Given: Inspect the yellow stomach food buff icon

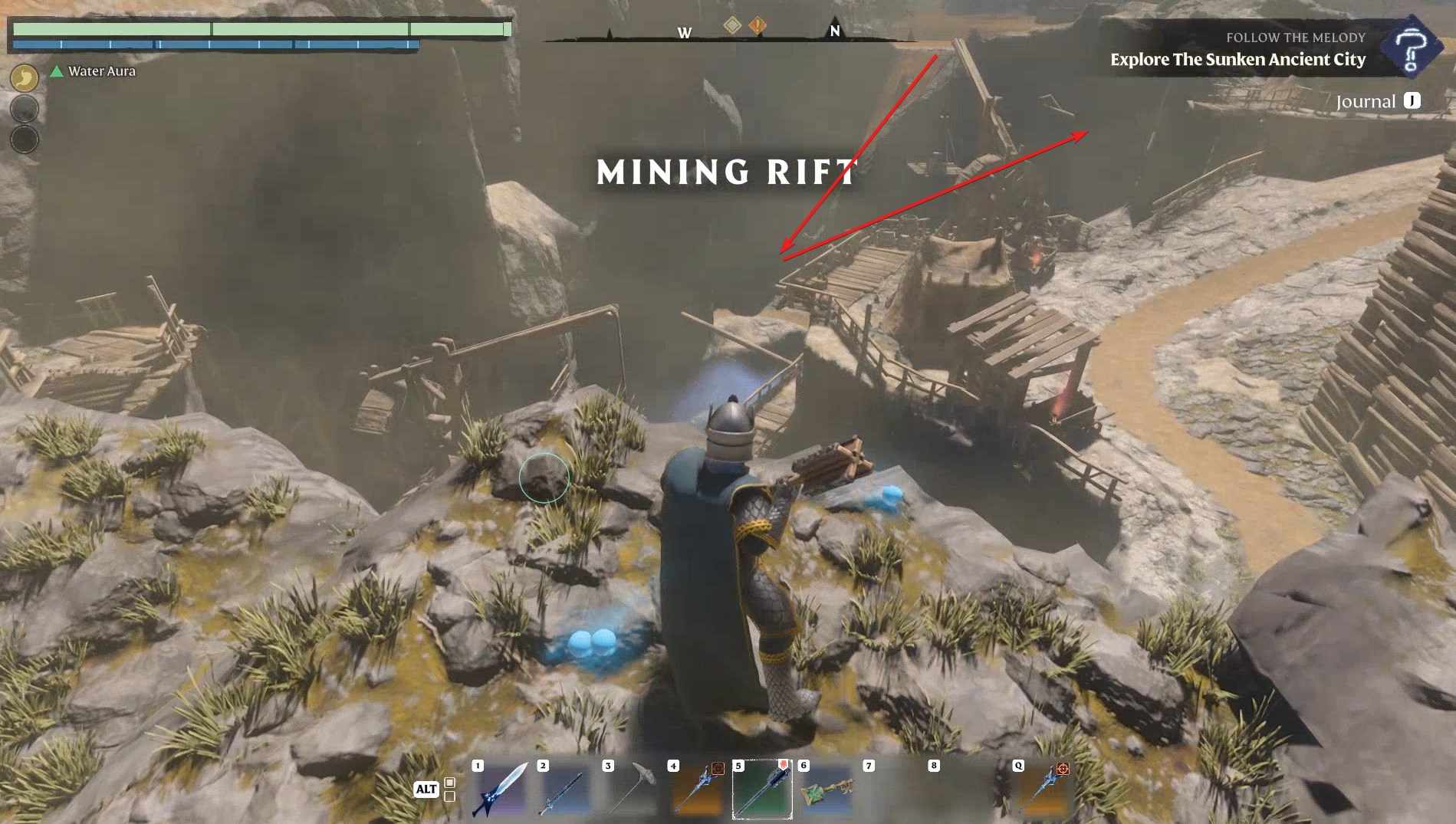Looking at the screenshot, I should (x=25, y=77).
